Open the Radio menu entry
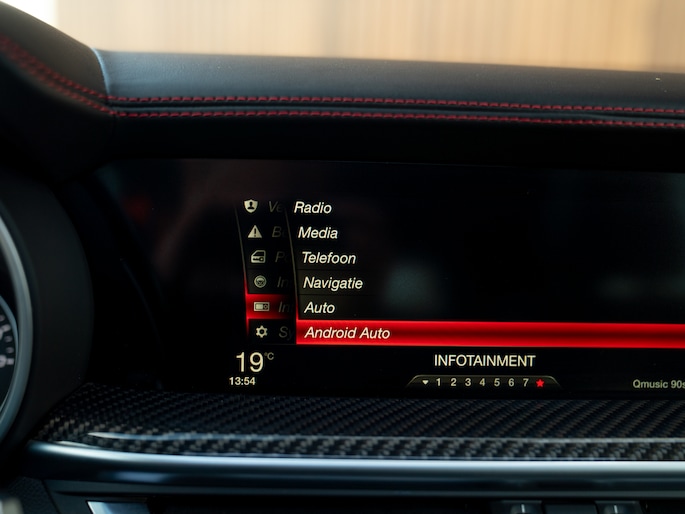The image size is (685, 514). tap(312, 208)
